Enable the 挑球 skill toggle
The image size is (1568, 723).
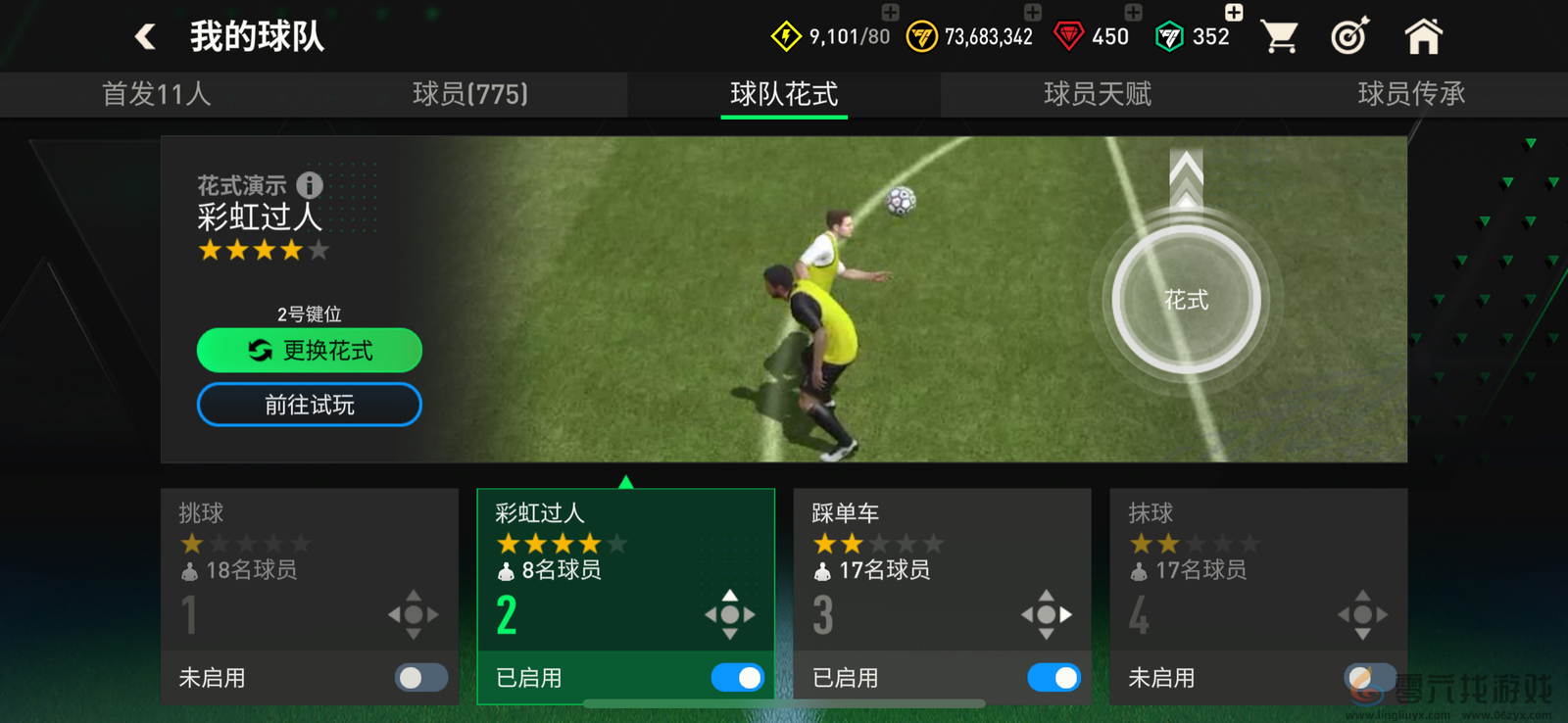419,677
